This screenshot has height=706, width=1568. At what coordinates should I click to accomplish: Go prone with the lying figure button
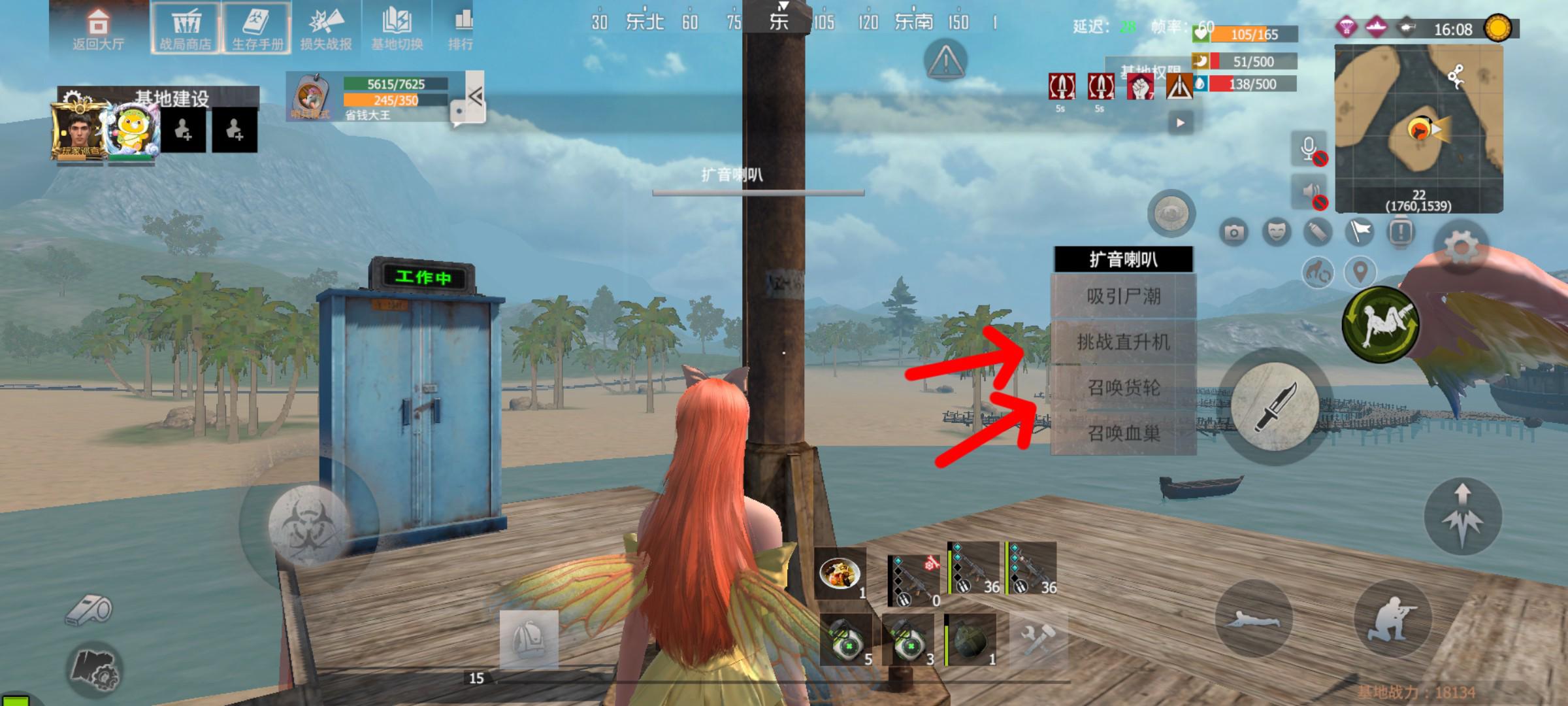coord(1254,618)
